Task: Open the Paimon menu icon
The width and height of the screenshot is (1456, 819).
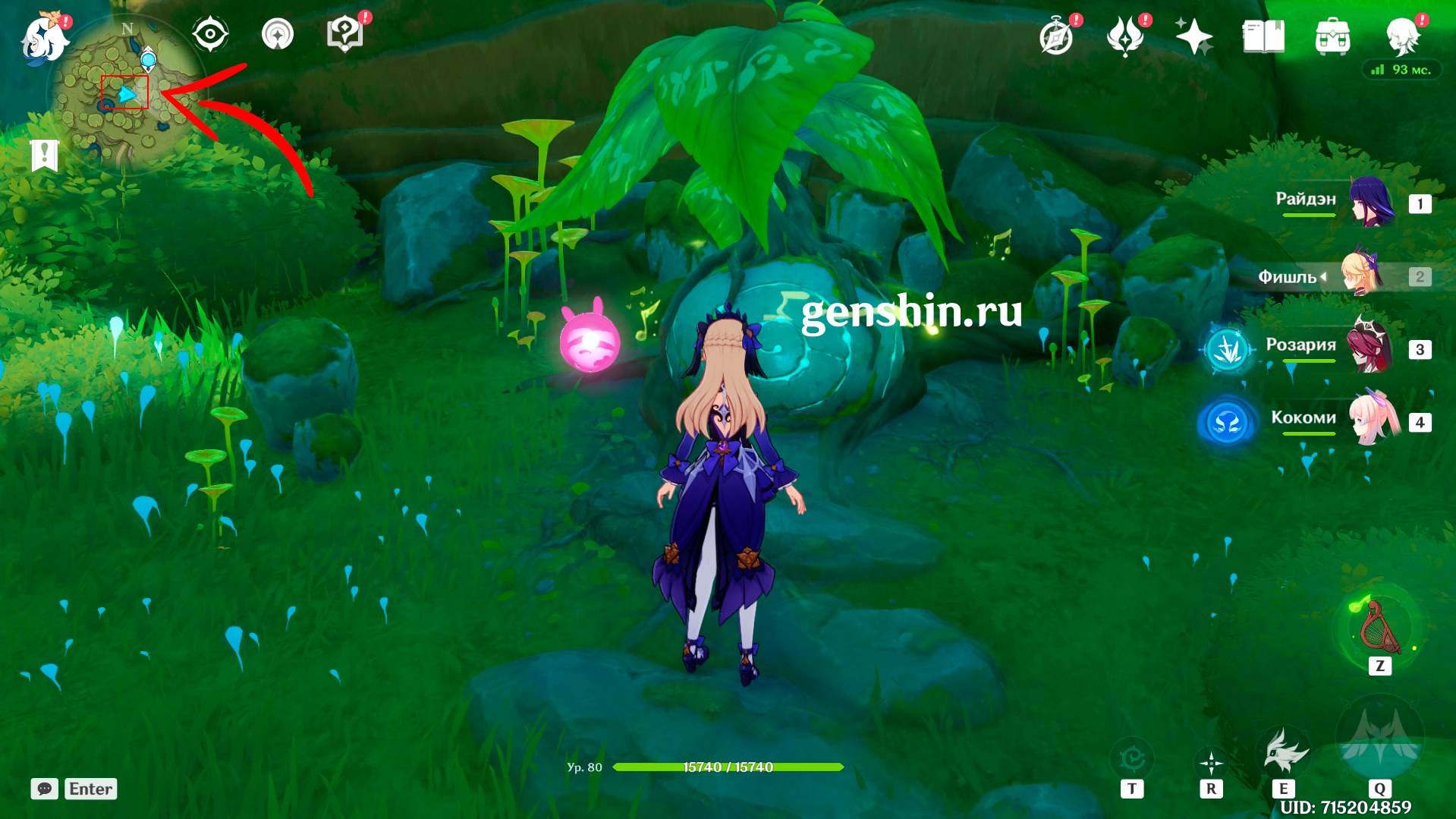Action: pyautogui.click(x=45, y=36)
